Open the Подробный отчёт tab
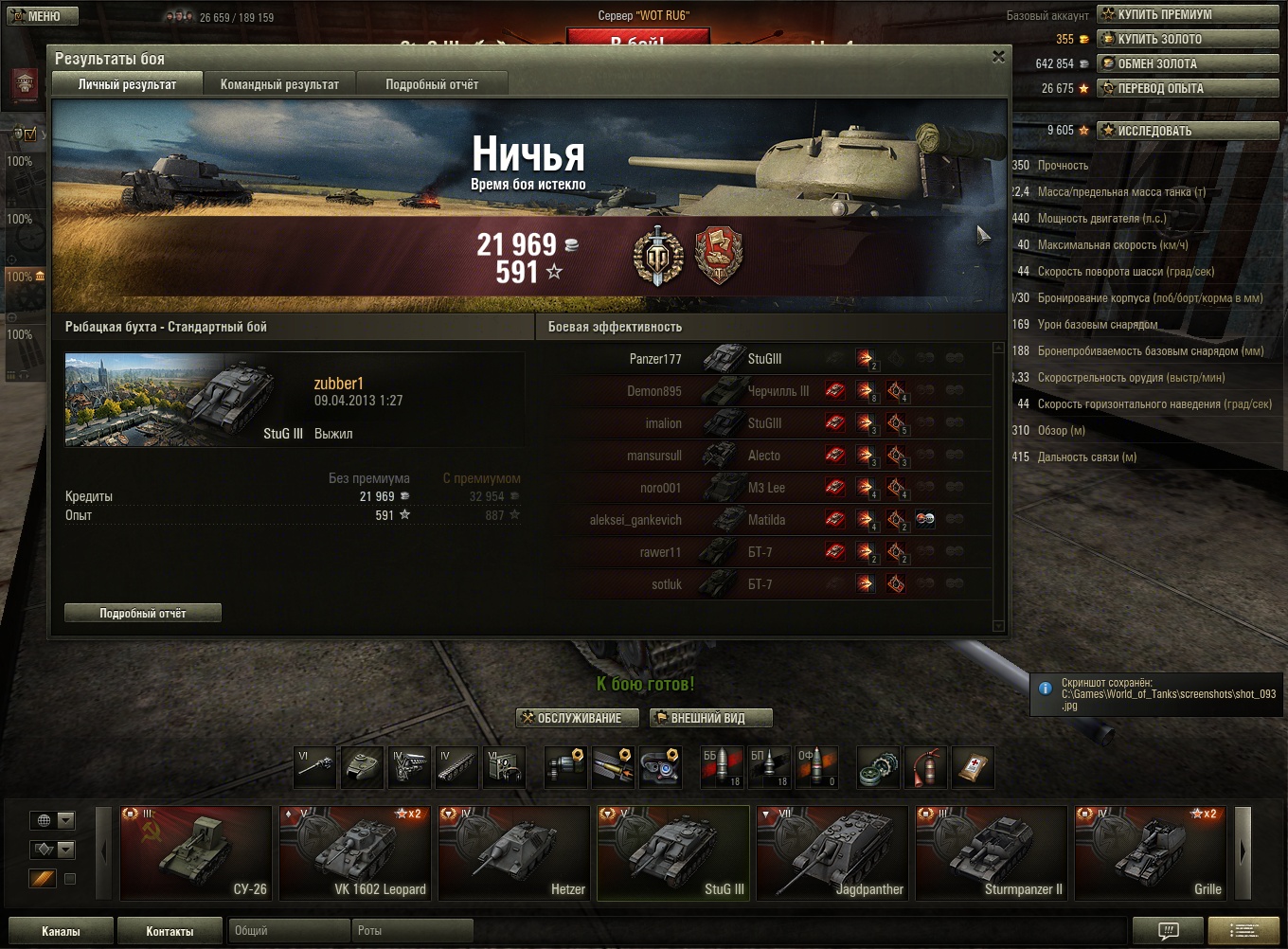 click(x=432, y=84)
